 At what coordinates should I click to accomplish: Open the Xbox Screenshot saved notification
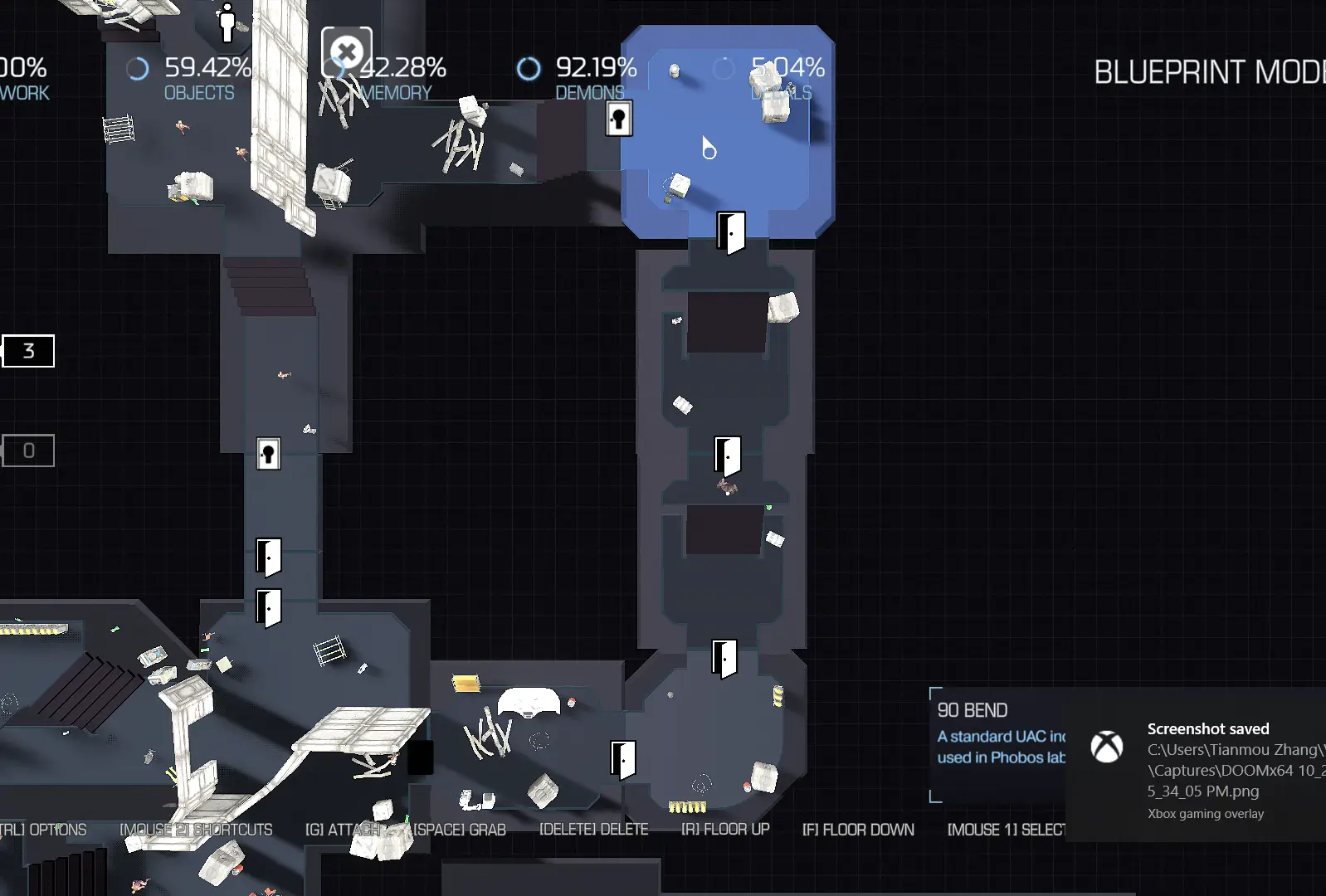(1195, 763)
